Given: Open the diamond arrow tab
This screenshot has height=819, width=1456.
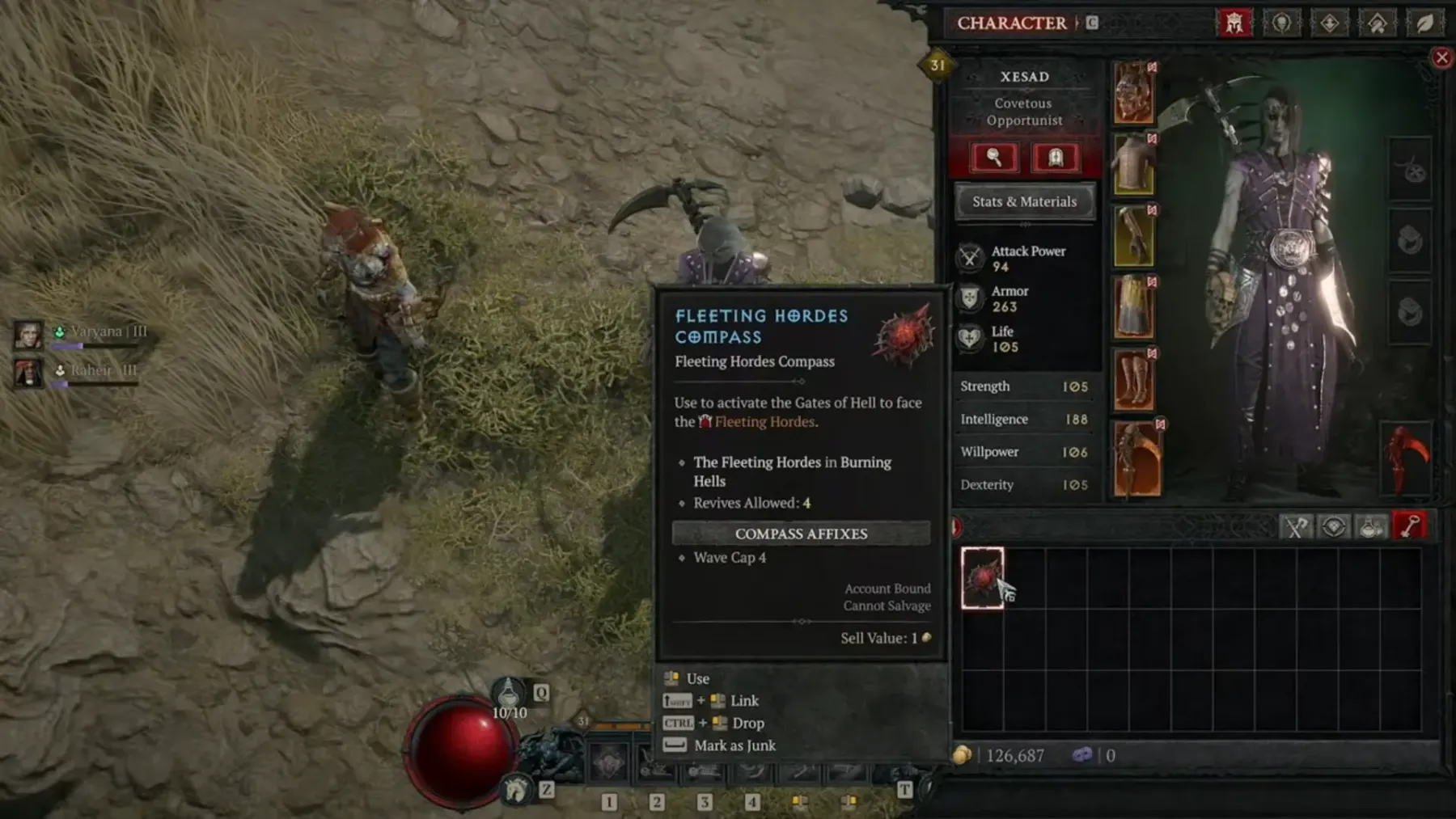Looking at the screenshot, I should pyautogui.click(x=1329, y=23).
